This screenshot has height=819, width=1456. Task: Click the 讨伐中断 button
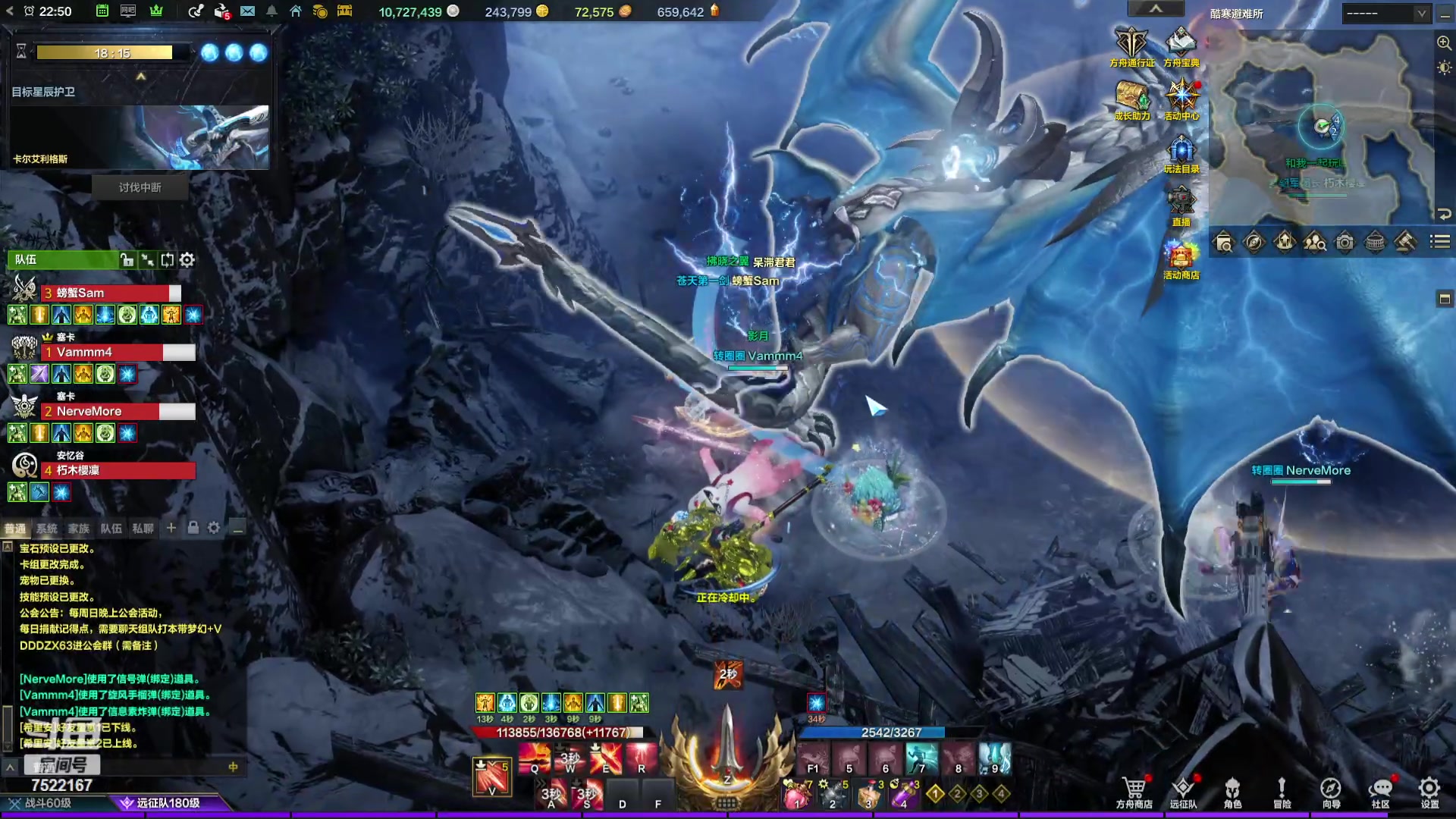(x=140, y=187)
